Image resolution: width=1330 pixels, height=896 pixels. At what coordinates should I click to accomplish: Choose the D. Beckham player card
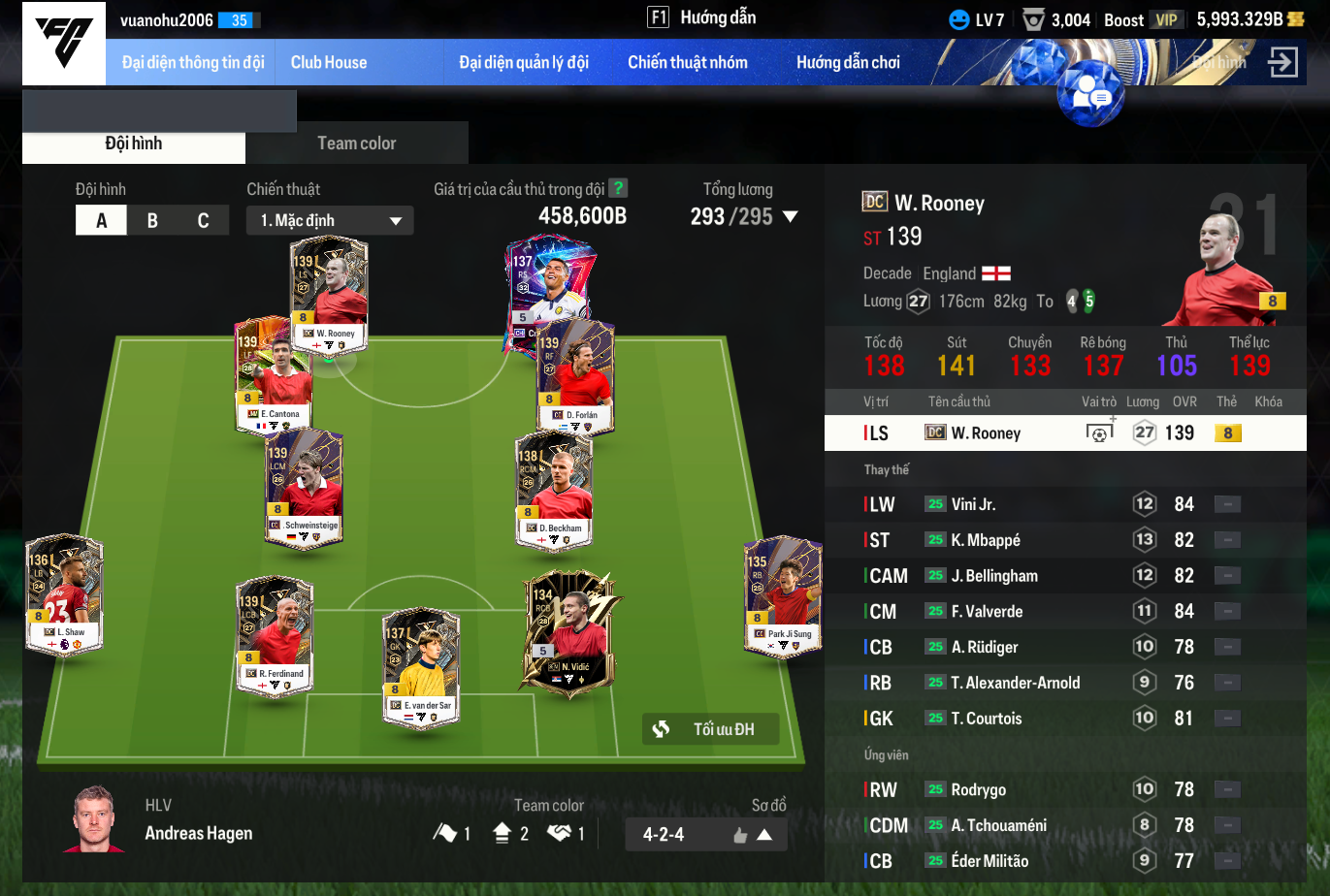coord(554,489)
